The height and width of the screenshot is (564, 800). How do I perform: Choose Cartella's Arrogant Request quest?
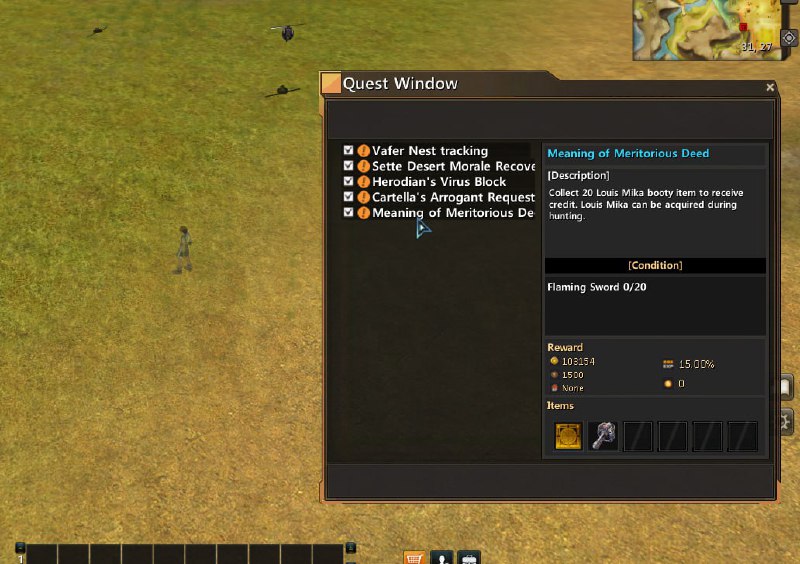(453, 197)
